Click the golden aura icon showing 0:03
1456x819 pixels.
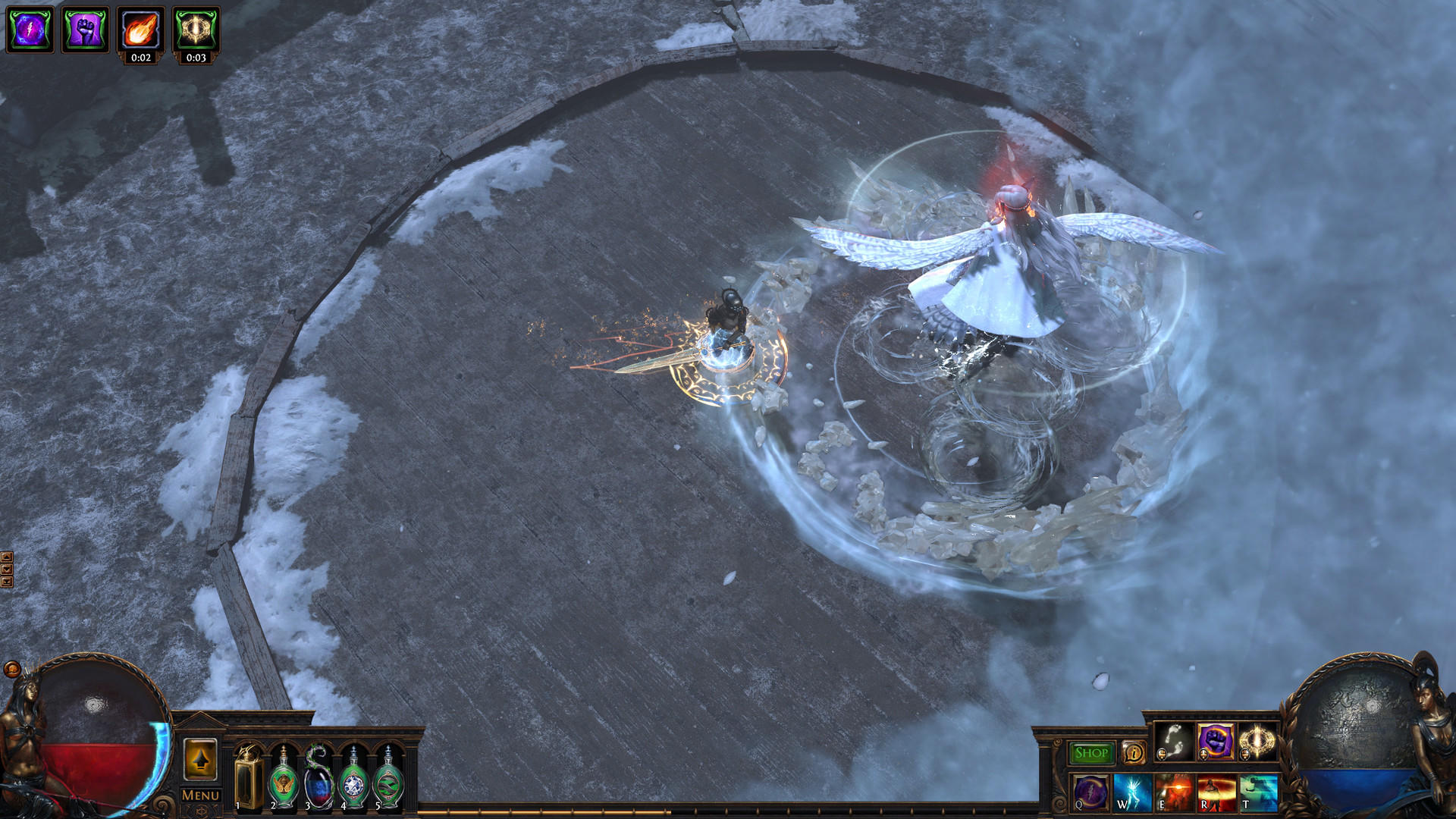196,29
